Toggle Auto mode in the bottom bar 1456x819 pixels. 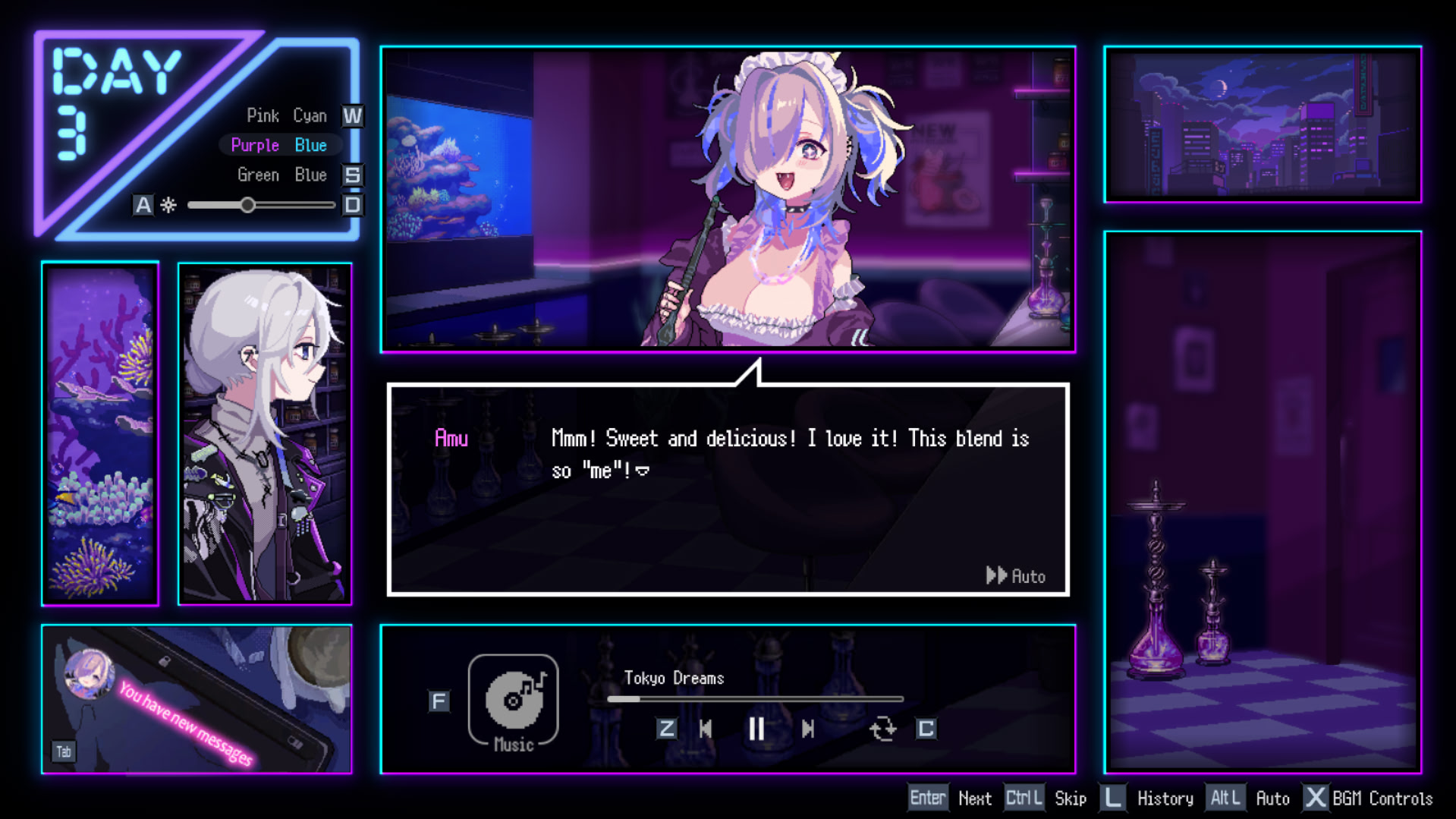[1272, 799]
